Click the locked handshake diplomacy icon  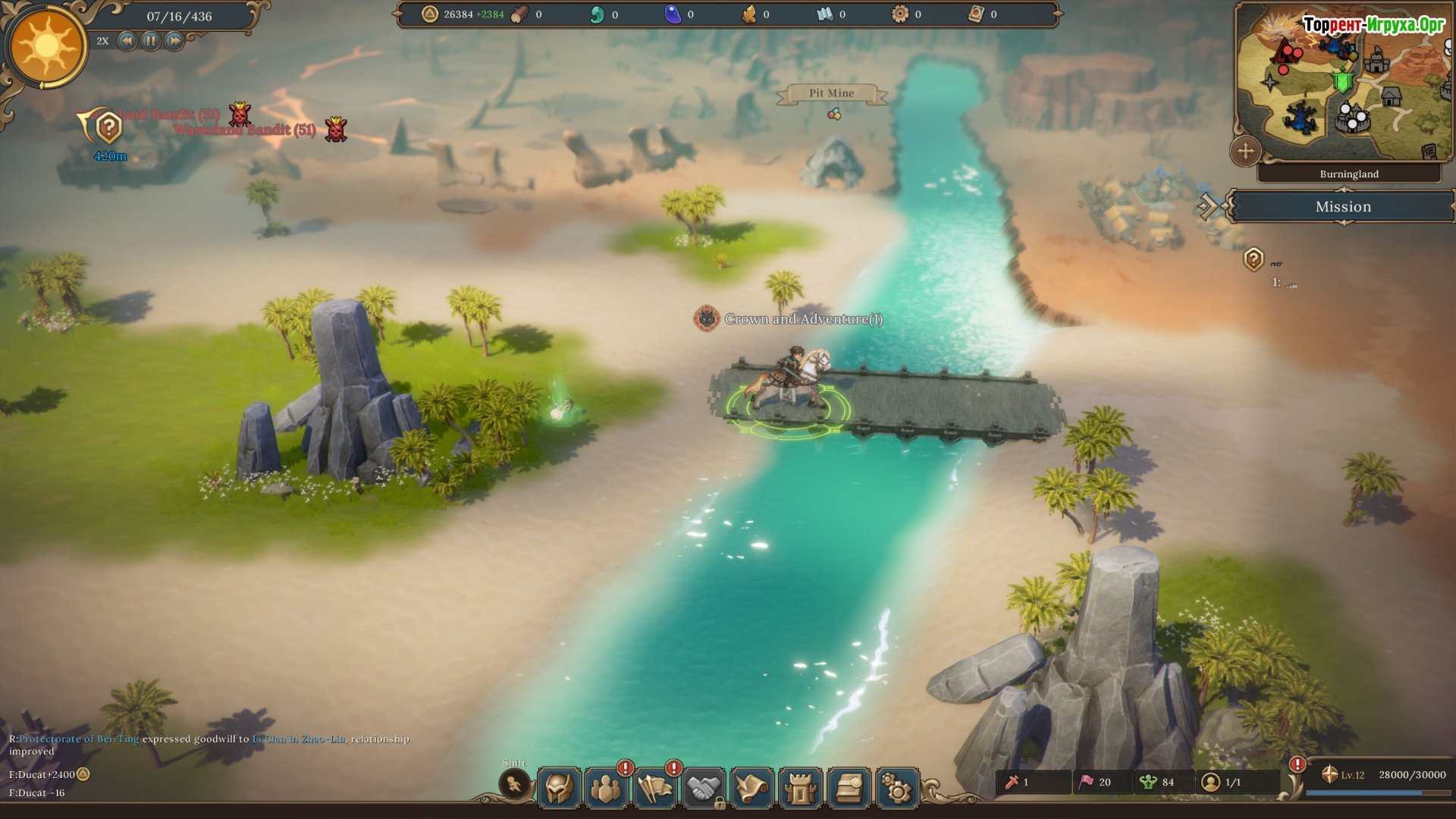point(704,788)
